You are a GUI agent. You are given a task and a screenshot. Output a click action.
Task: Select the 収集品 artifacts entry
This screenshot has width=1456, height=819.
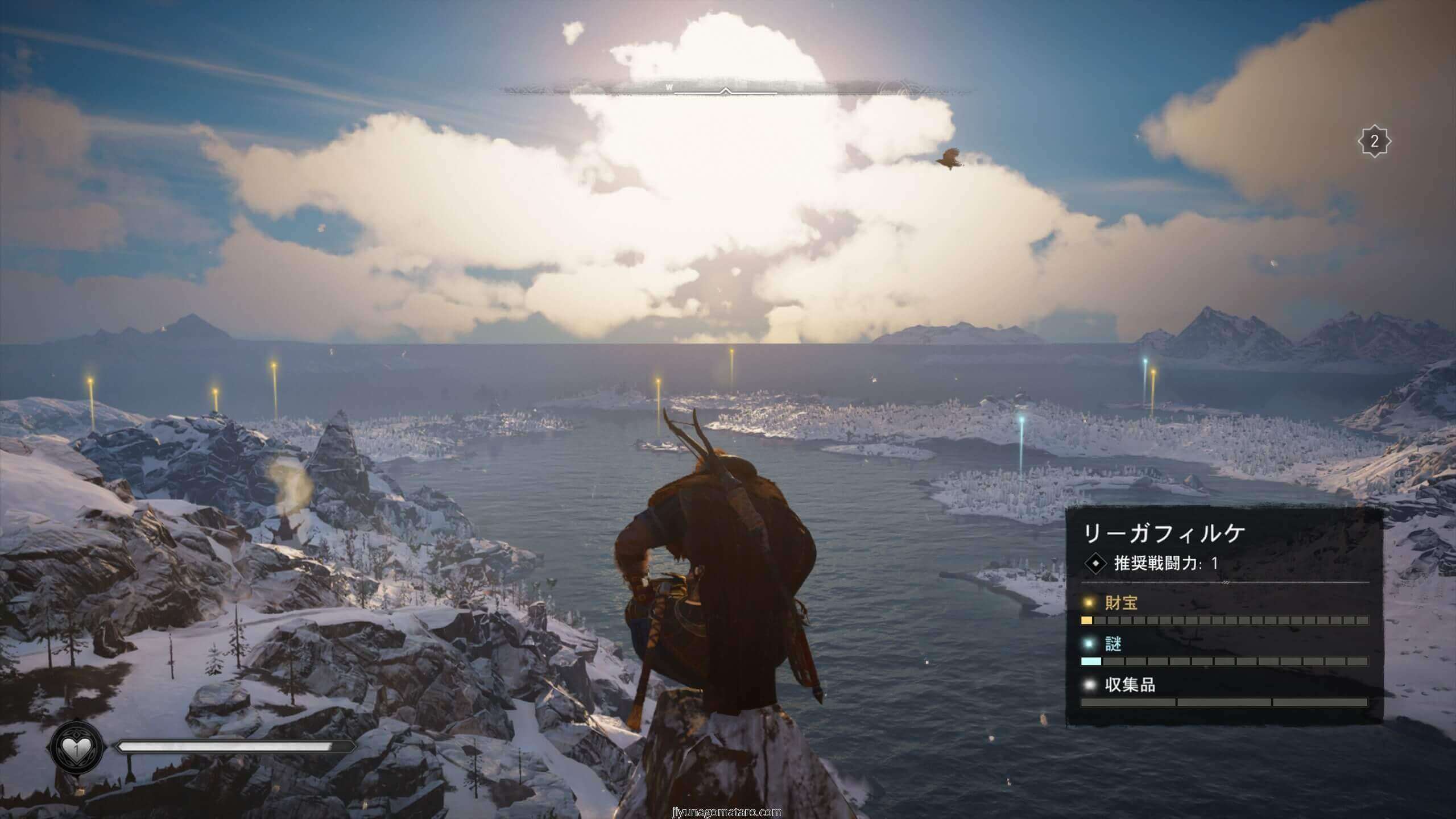click(x=1130, y=685)
